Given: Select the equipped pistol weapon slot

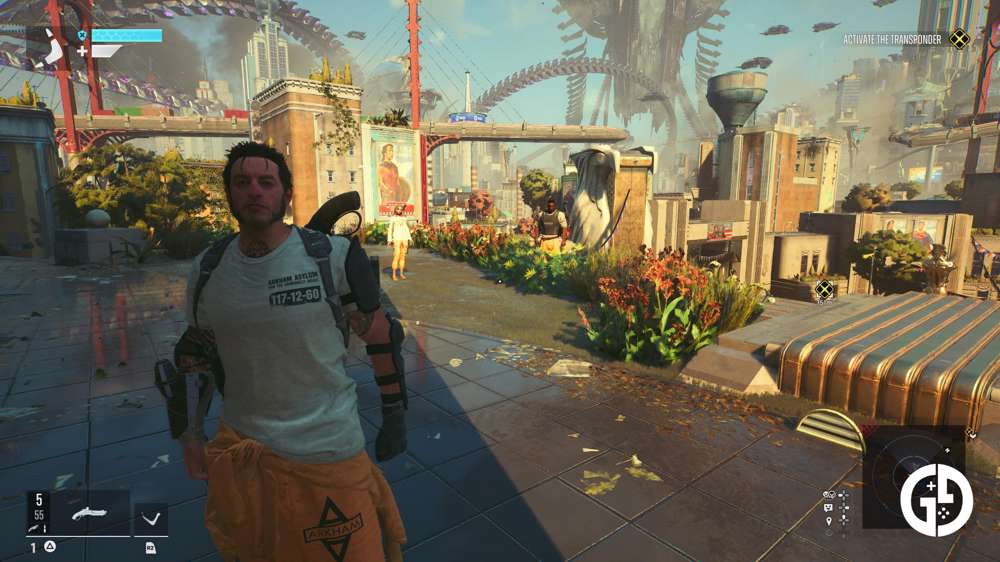Looking at the screenshot, I should click(92, 513).
